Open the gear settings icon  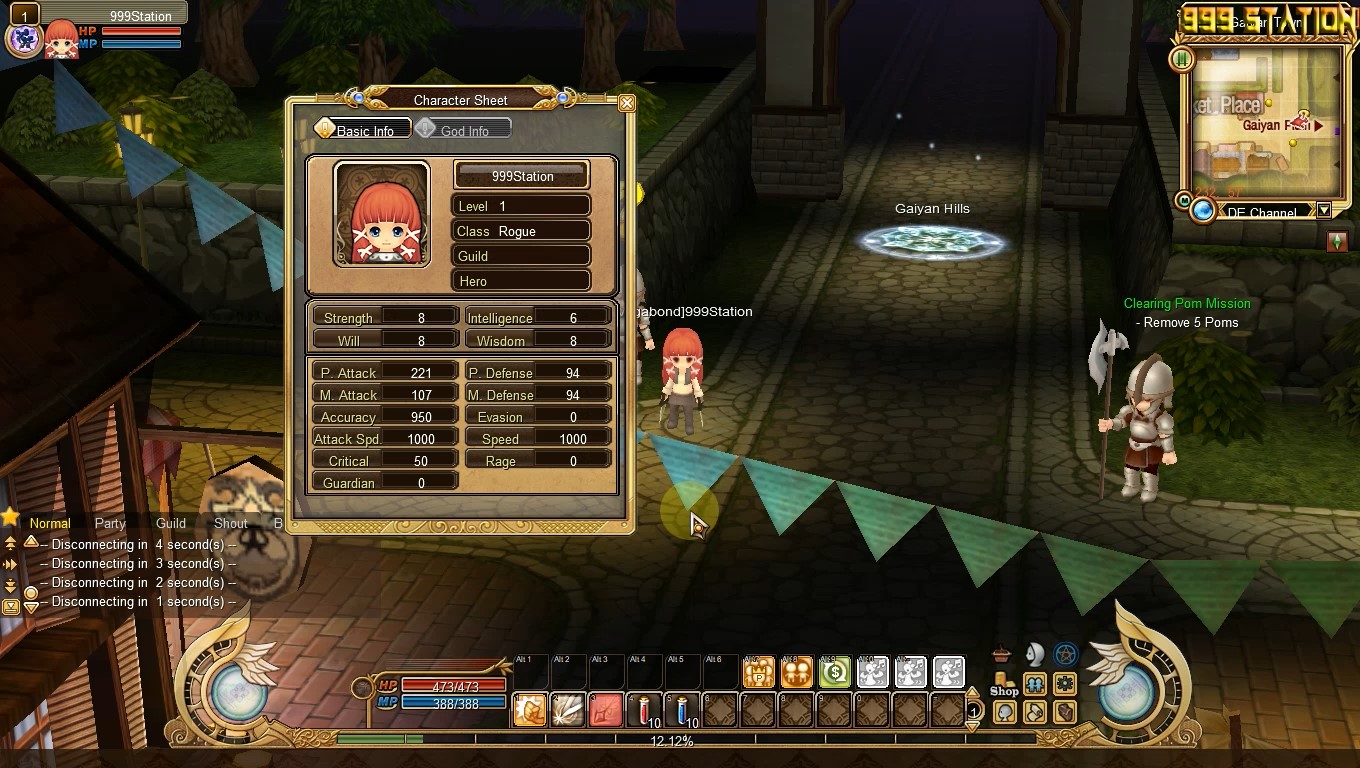pyautogui.click(x=1065, y=684)
